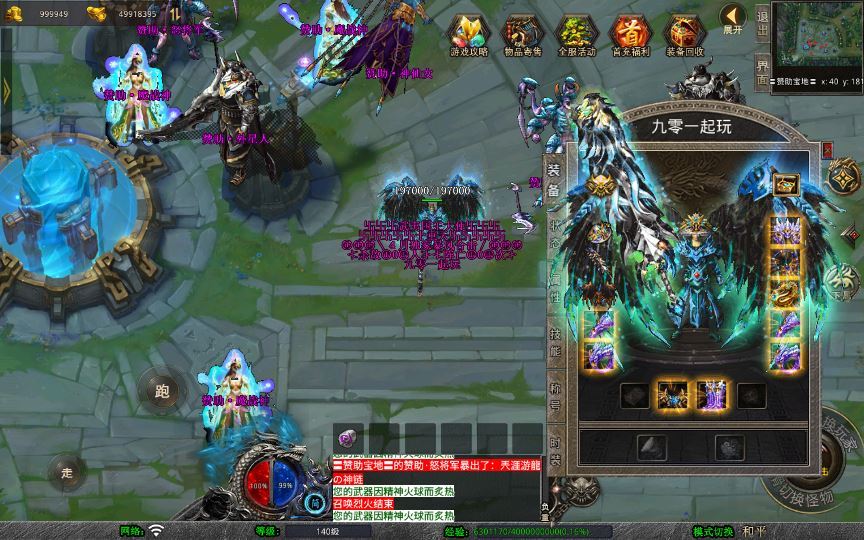The width and height of the screenshot is (864, 540).
Task: Toggle the 跑 run button
Action: 162,390
